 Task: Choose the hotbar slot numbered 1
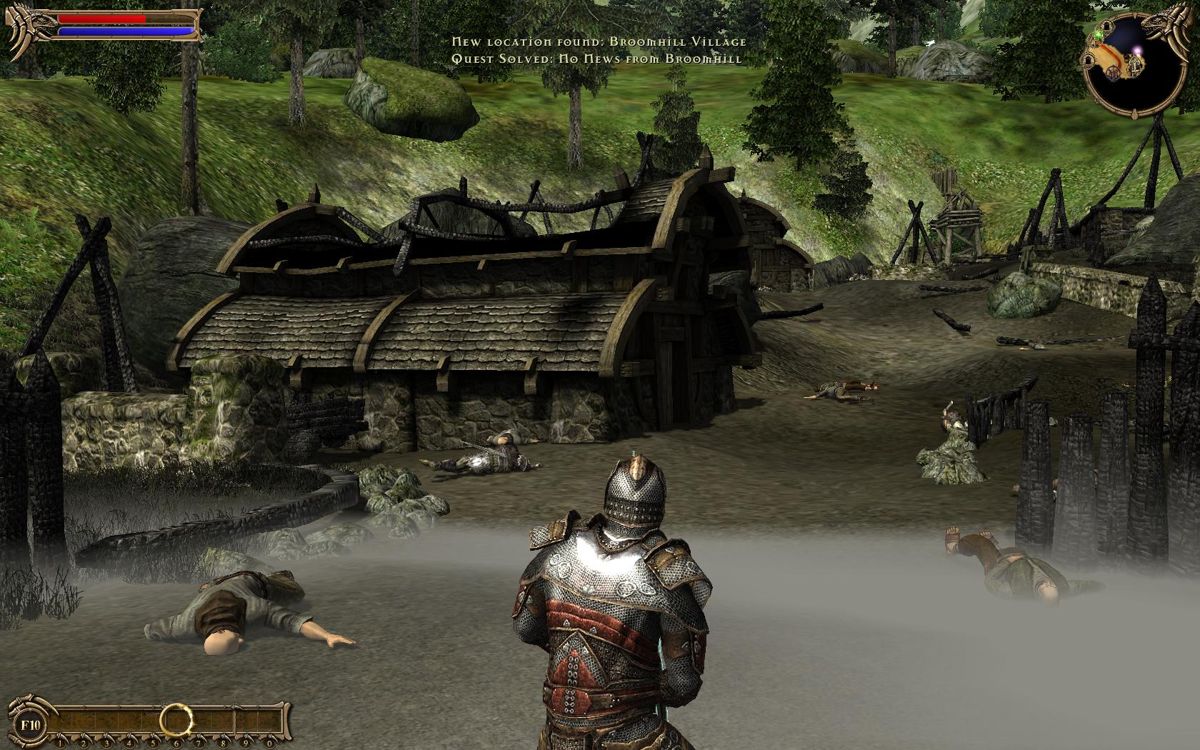tap(62, 721)
